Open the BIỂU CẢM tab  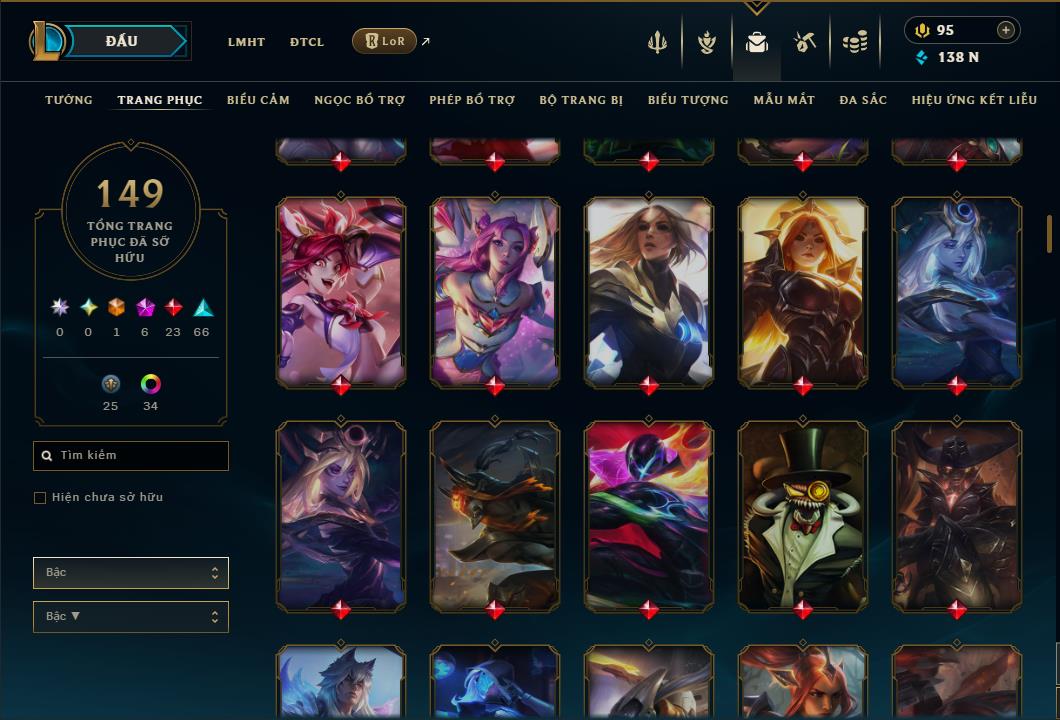click(x=258, y=100)
